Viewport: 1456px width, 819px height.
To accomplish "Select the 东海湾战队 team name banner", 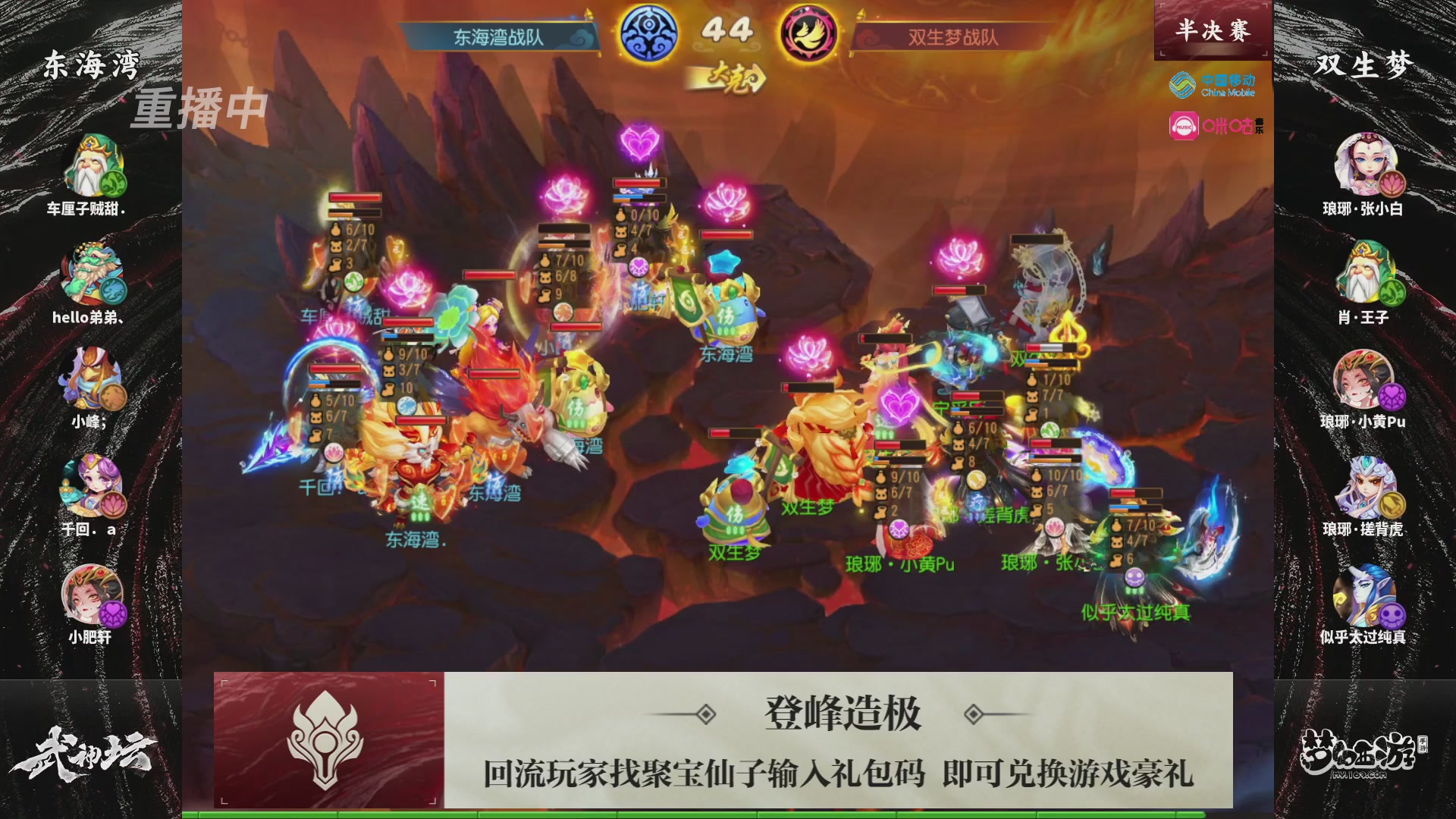I will click(497, 36).
